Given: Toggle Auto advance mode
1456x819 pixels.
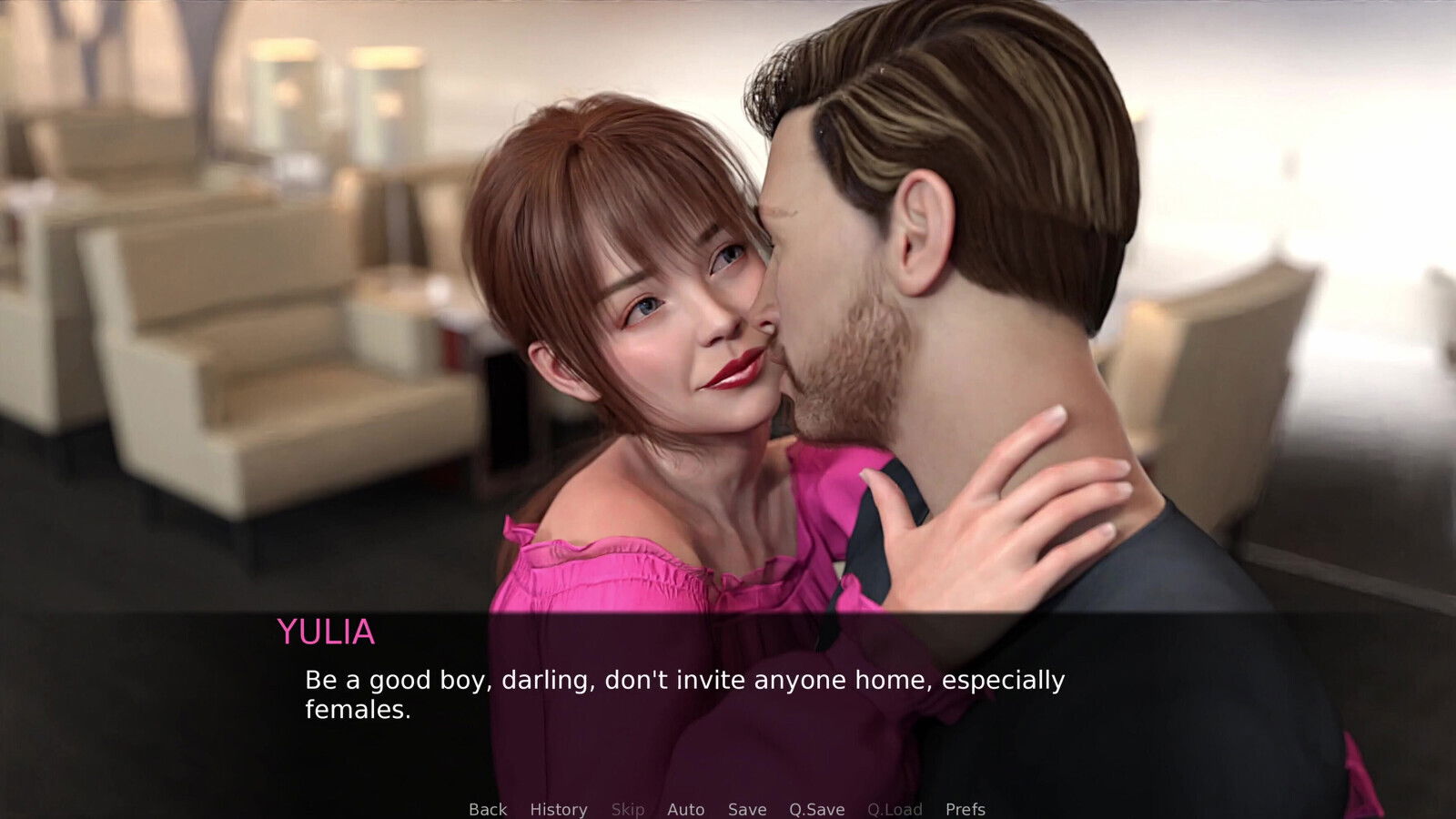Looking at the screenshot, I should pyautogui.click(x=685, y=809).
